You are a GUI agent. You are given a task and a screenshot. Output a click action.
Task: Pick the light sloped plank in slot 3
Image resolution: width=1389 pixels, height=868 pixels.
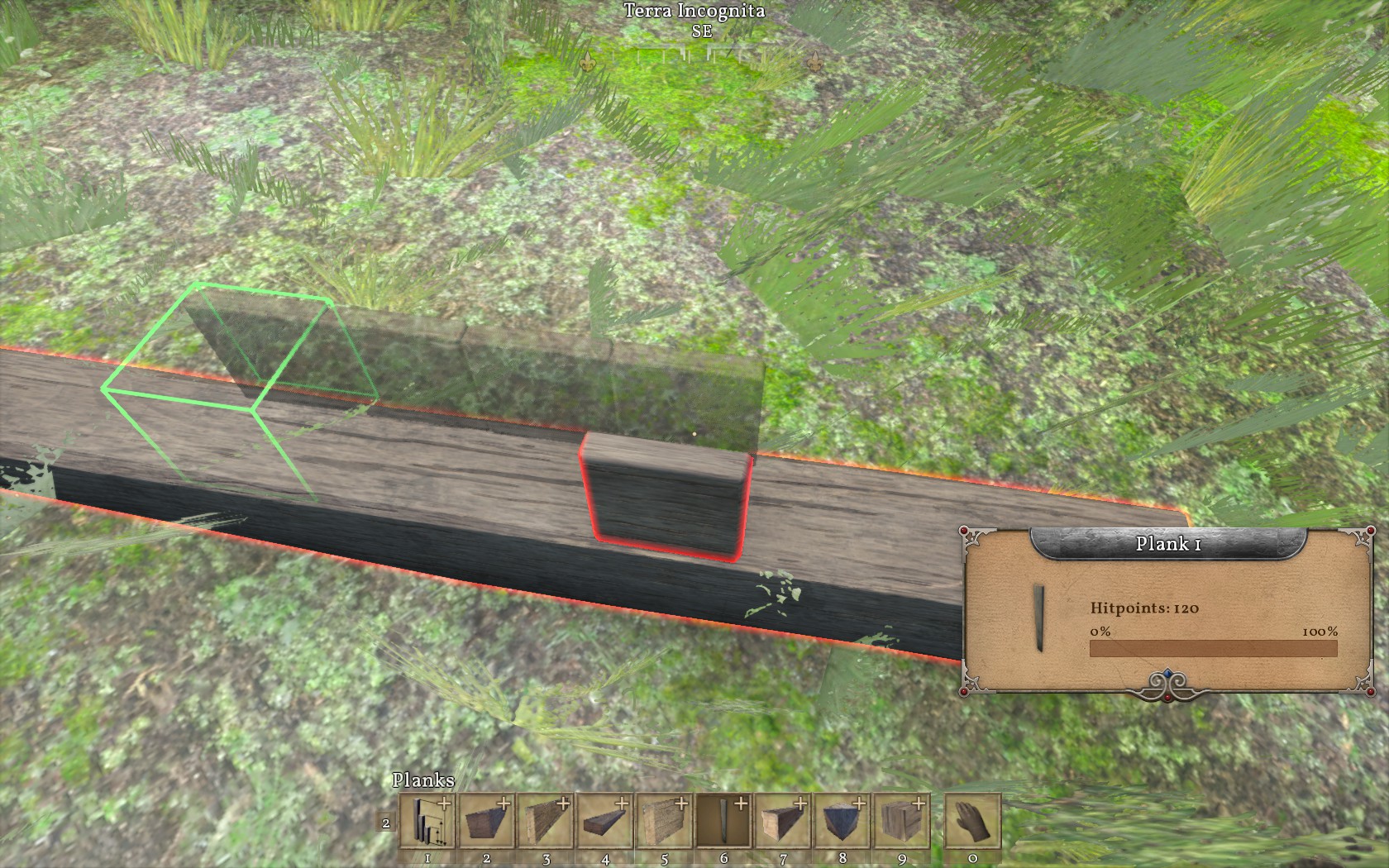[546, 821]
